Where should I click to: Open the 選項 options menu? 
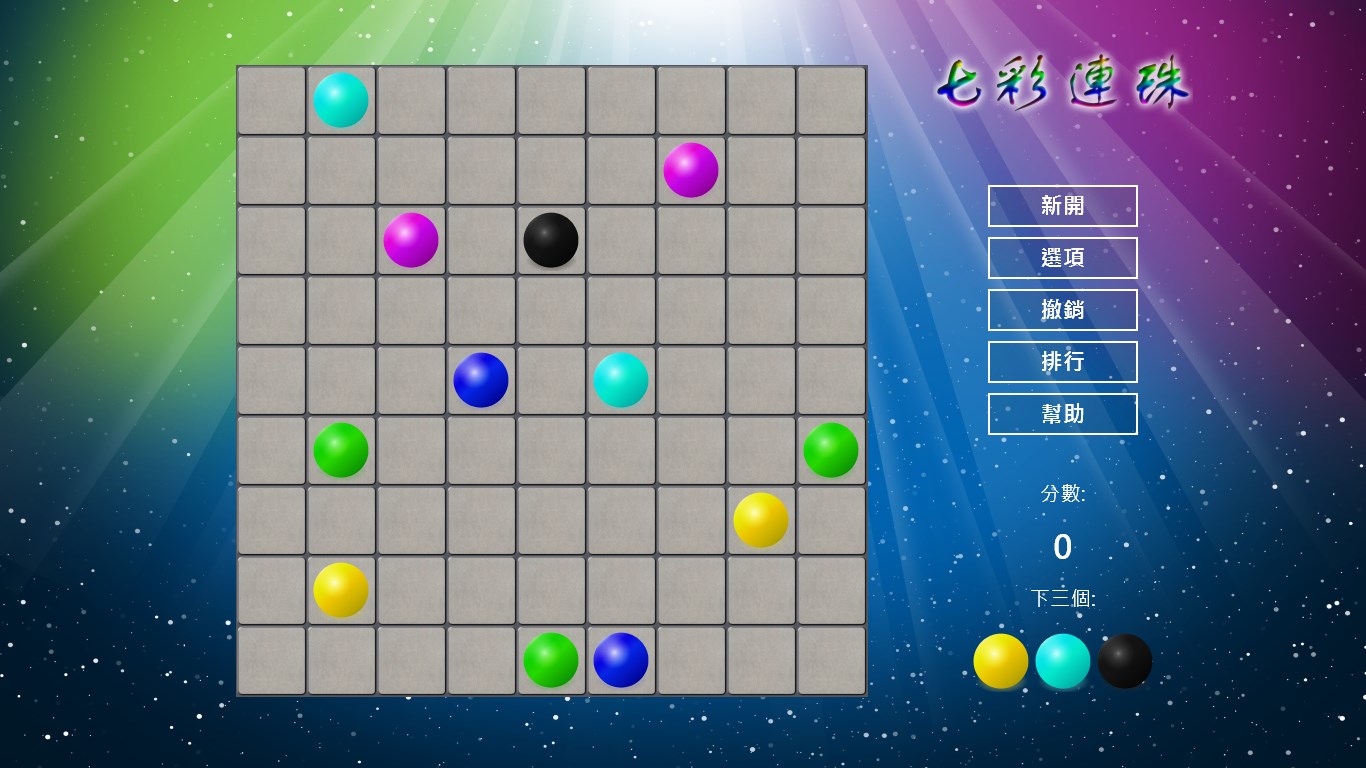(x=1062, y=258)
